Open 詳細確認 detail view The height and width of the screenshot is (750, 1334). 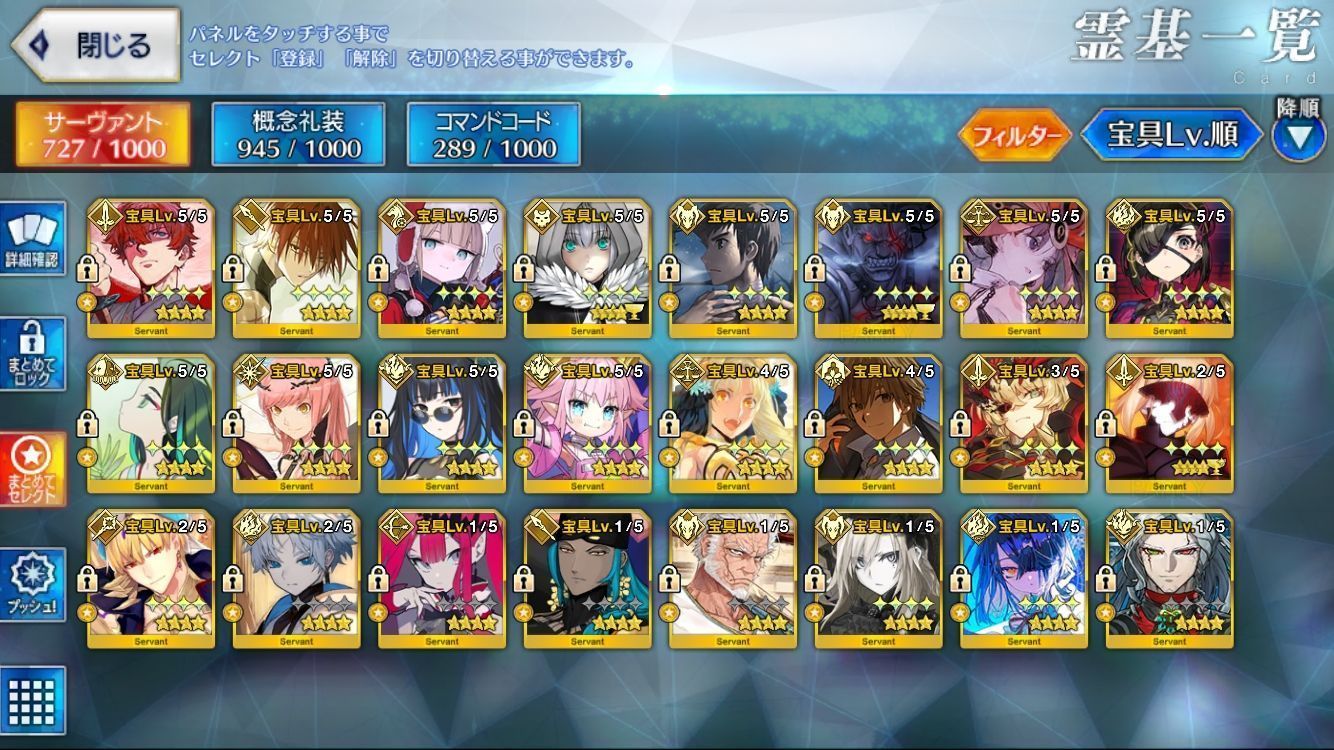32,238
